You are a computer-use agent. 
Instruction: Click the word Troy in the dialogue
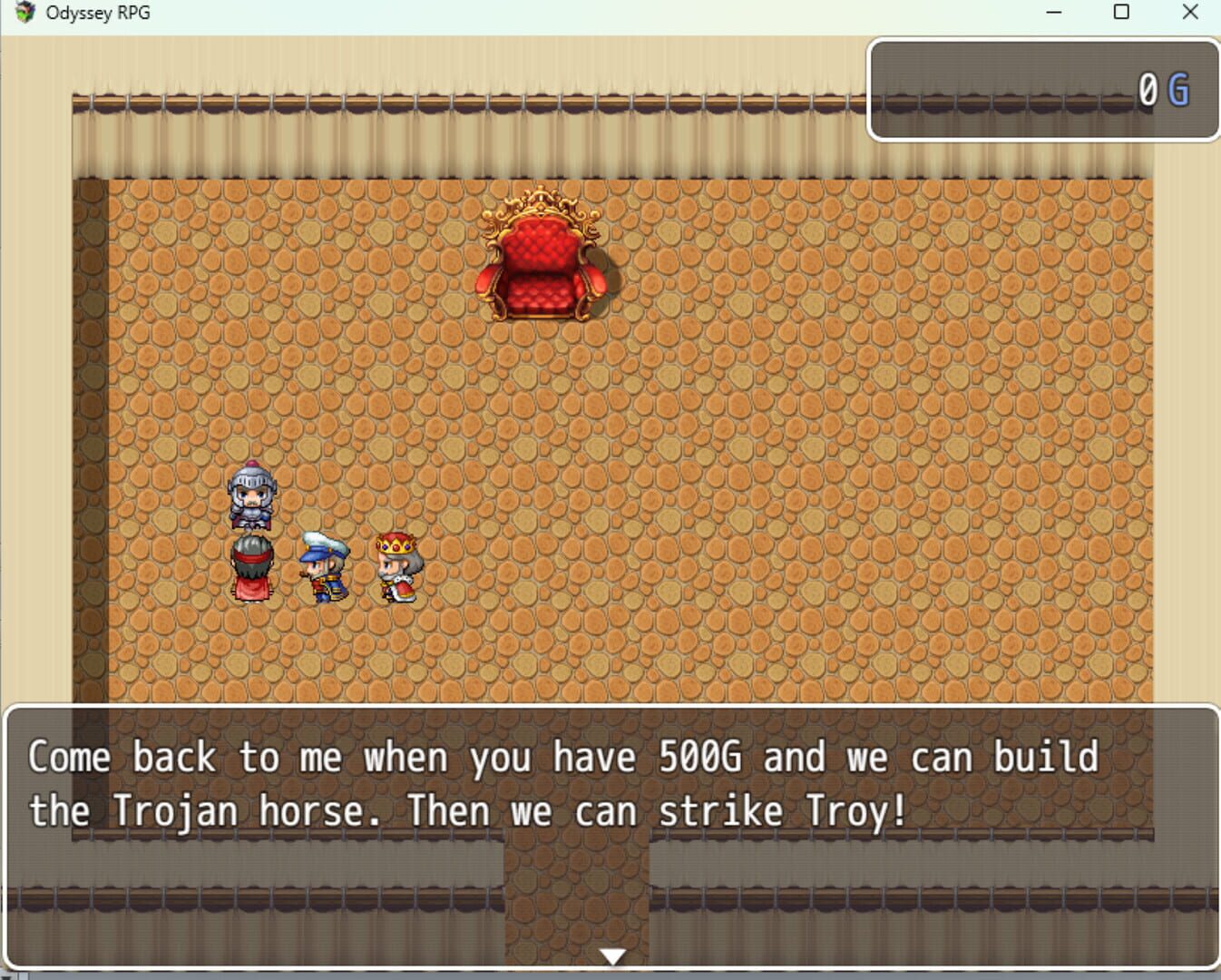coord(848,810)
